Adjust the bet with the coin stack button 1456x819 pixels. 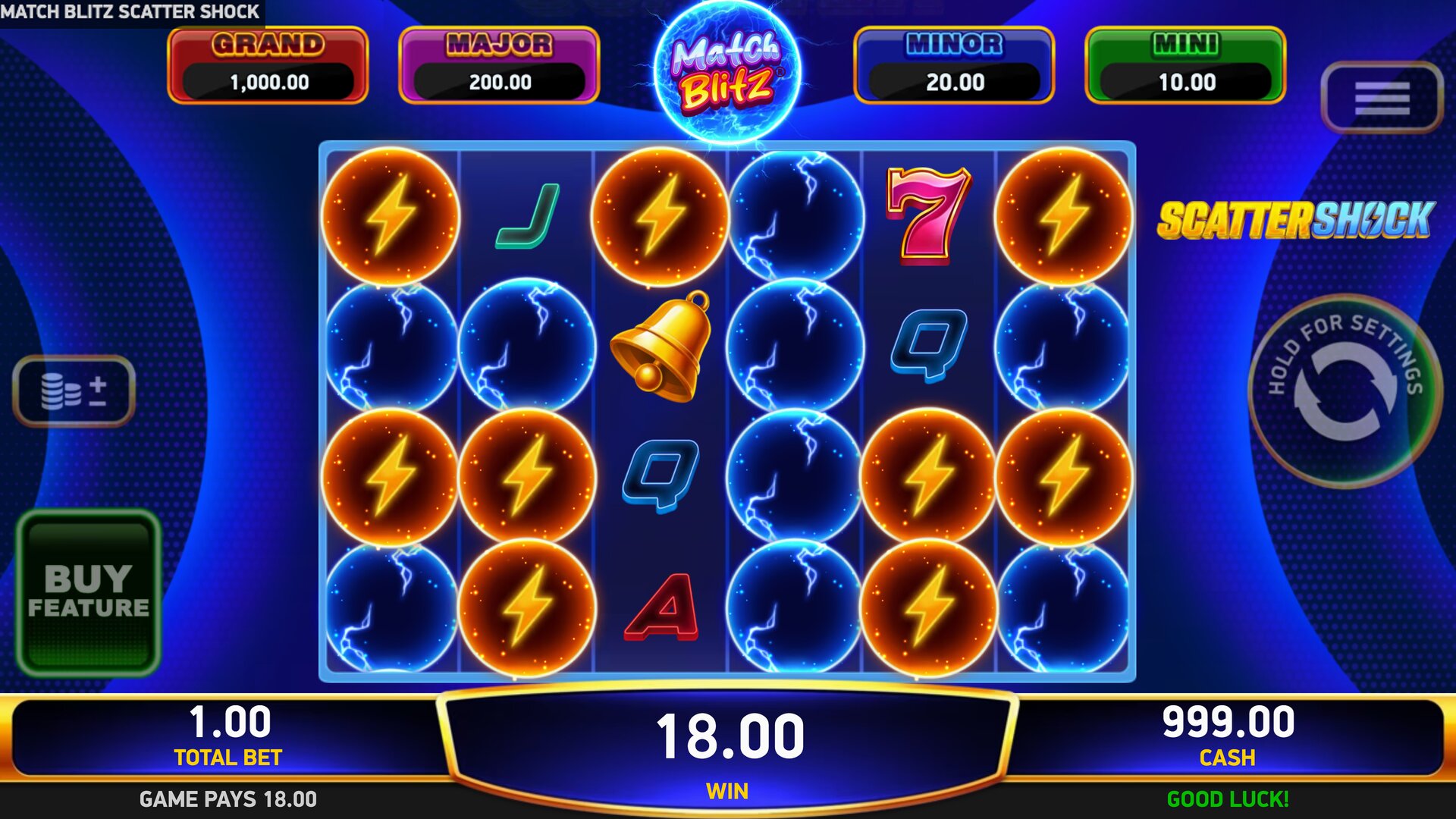coord(74,391)
